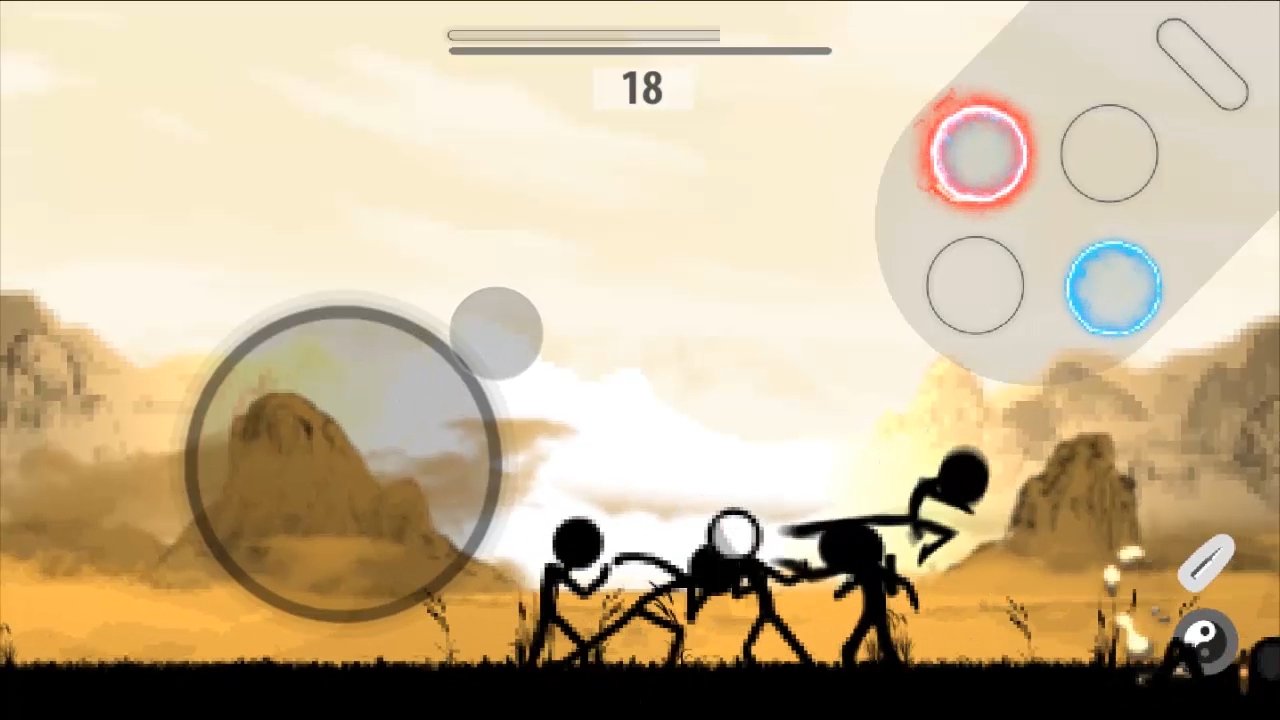Tap the lower gray inactive attack button
Viewport: 1280px width, 720px height.
click(975, 287)
